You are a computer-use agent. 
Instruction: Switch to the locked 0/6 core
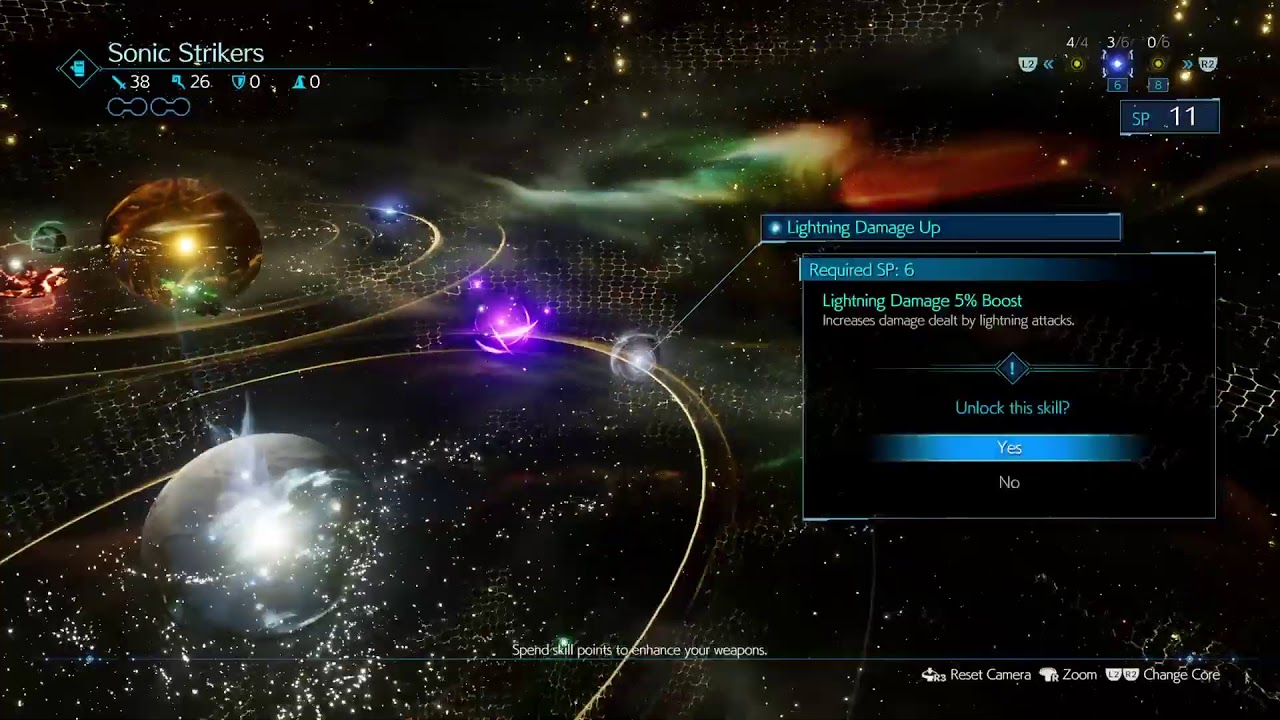pyautogui.click(x=1158, y=64)
